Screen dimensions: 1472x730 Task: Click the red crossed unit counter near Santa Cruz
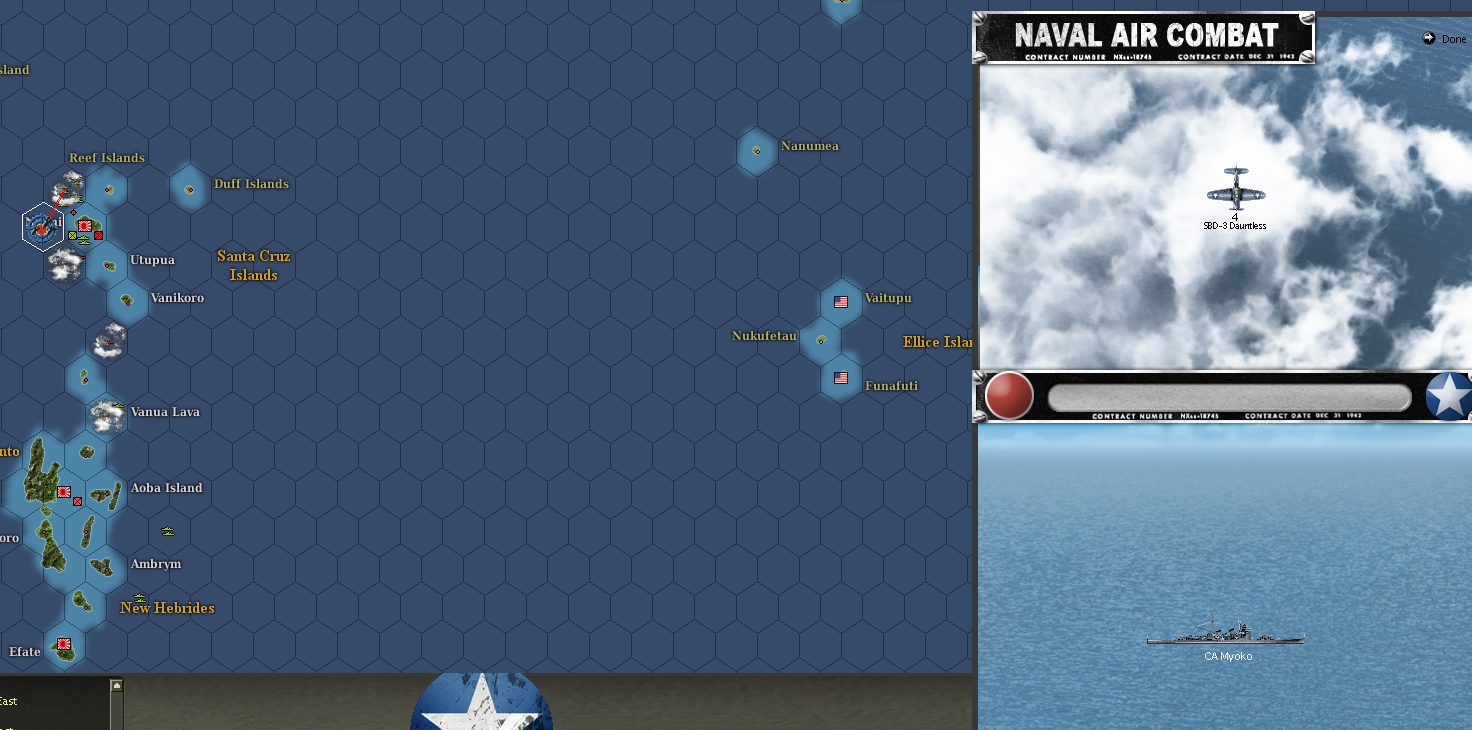(98, 235)
